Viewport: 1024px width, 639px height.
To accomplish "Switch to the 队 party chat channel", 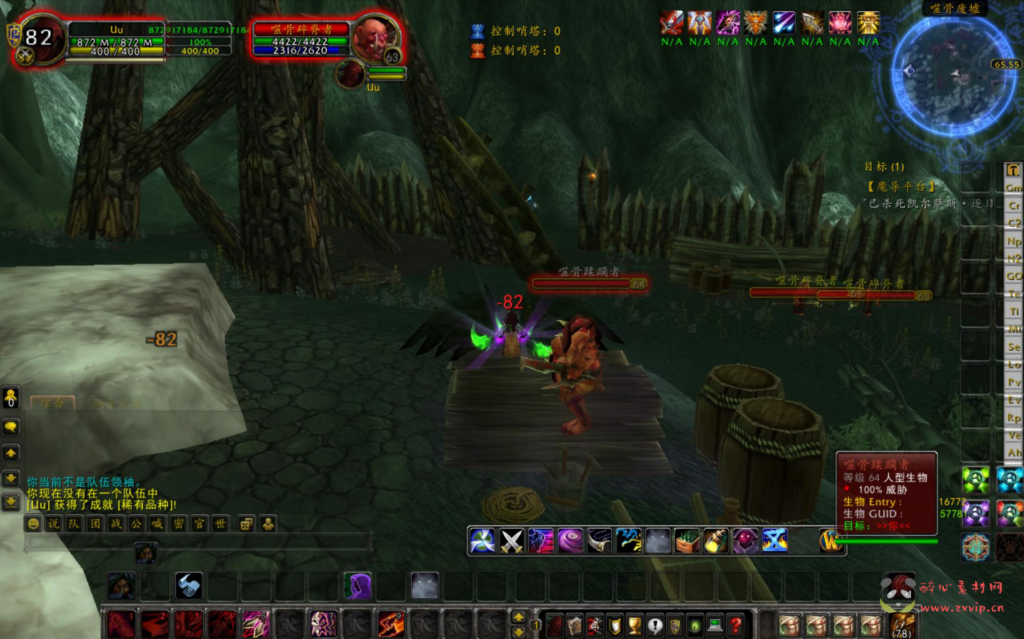I will [x=75, y=523].
